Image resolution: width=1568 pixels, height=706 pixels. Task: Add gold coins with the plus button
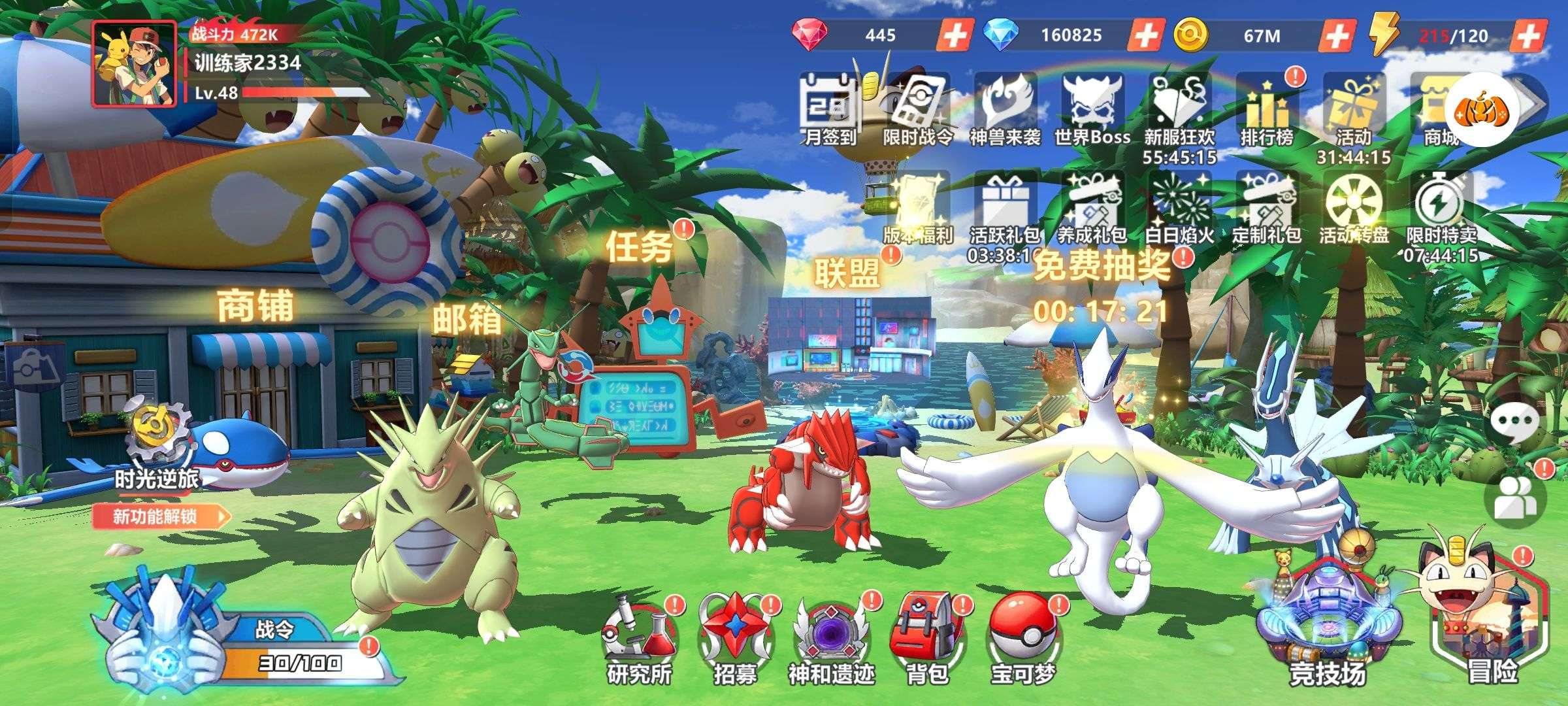[1336, 35]
